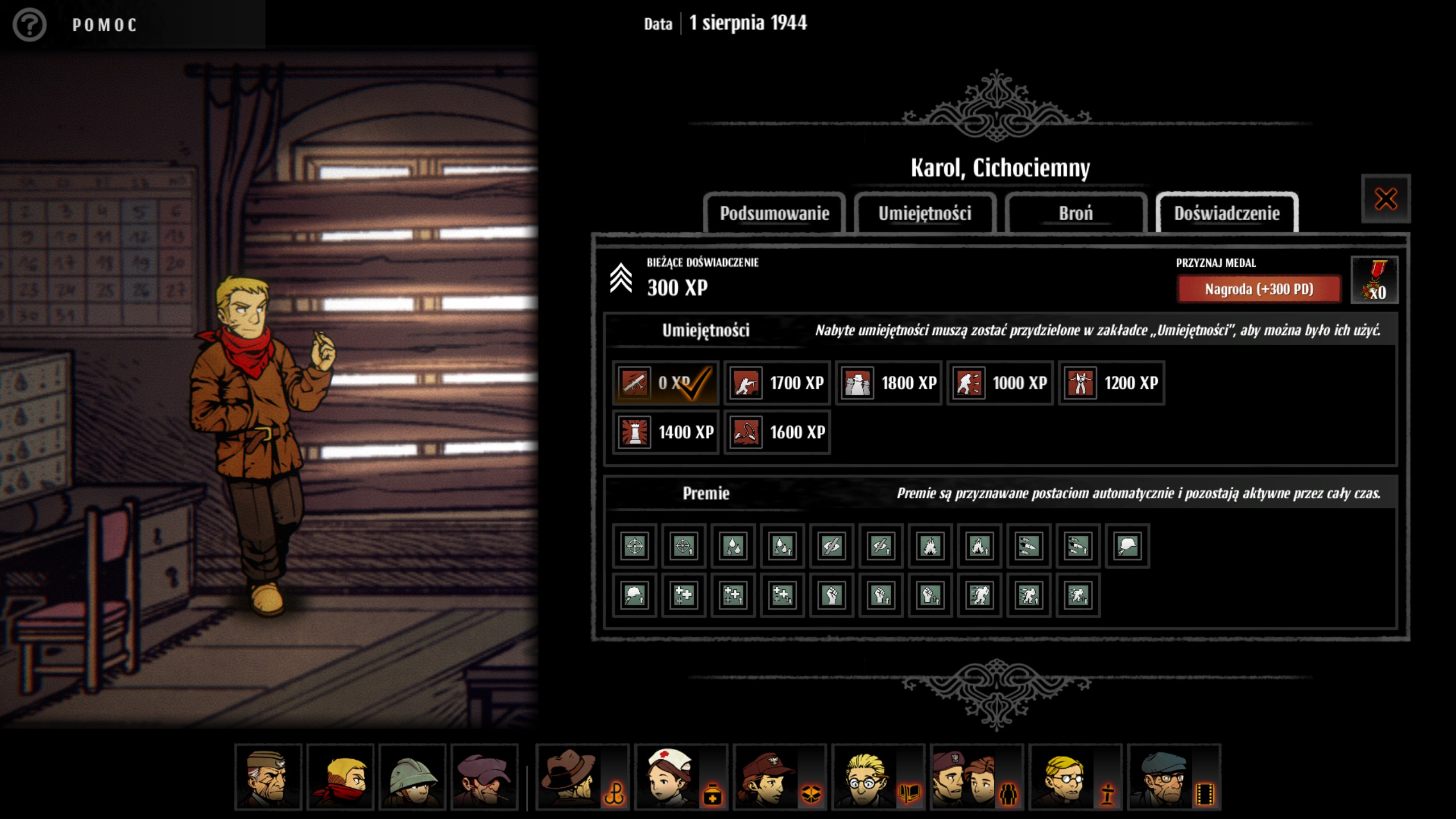
Task: Pick the 1600 XP rope skill
Action: (x=777, y=432)
